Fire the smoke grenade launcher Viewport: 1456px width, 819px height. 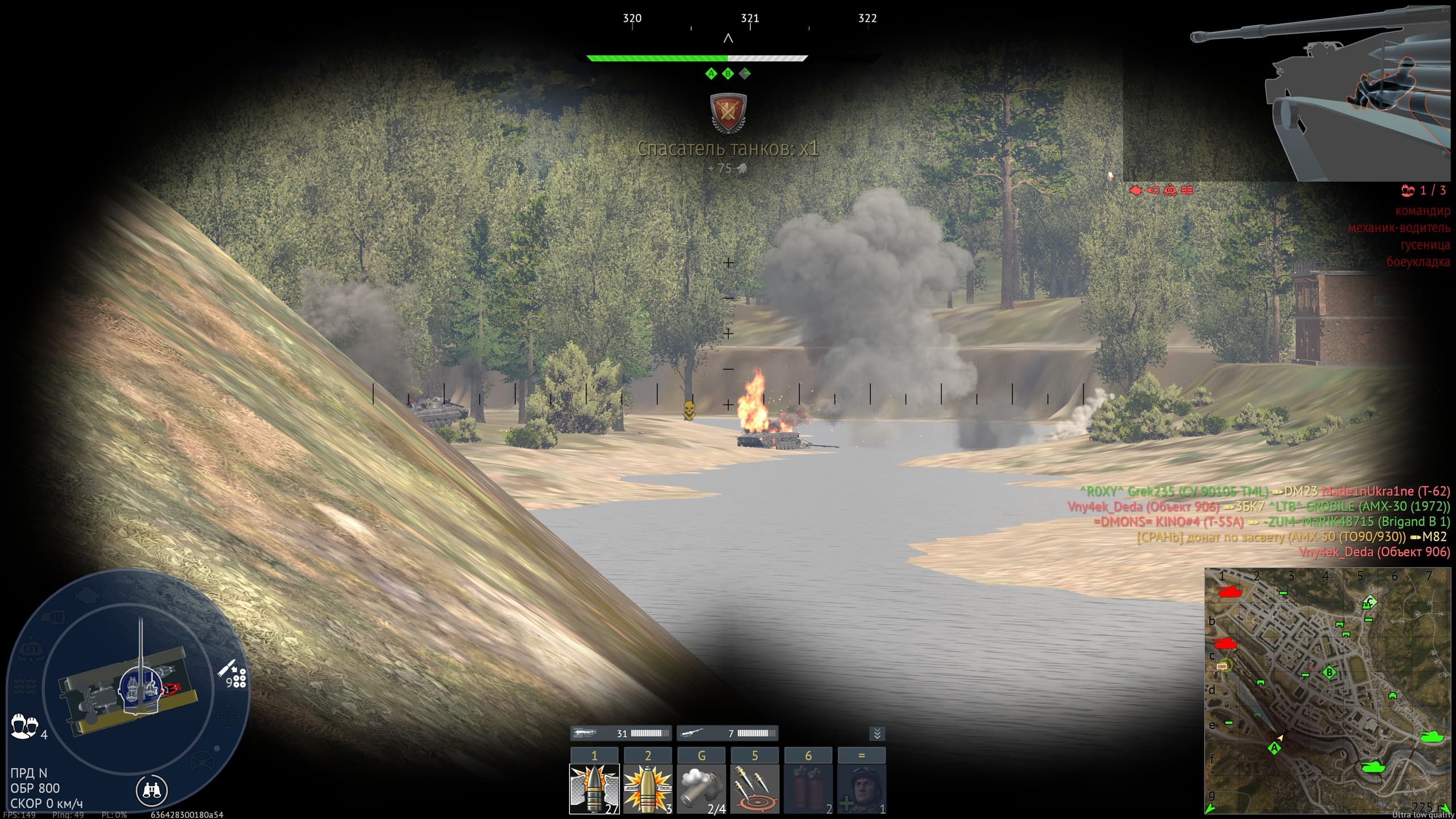(701, 788)
